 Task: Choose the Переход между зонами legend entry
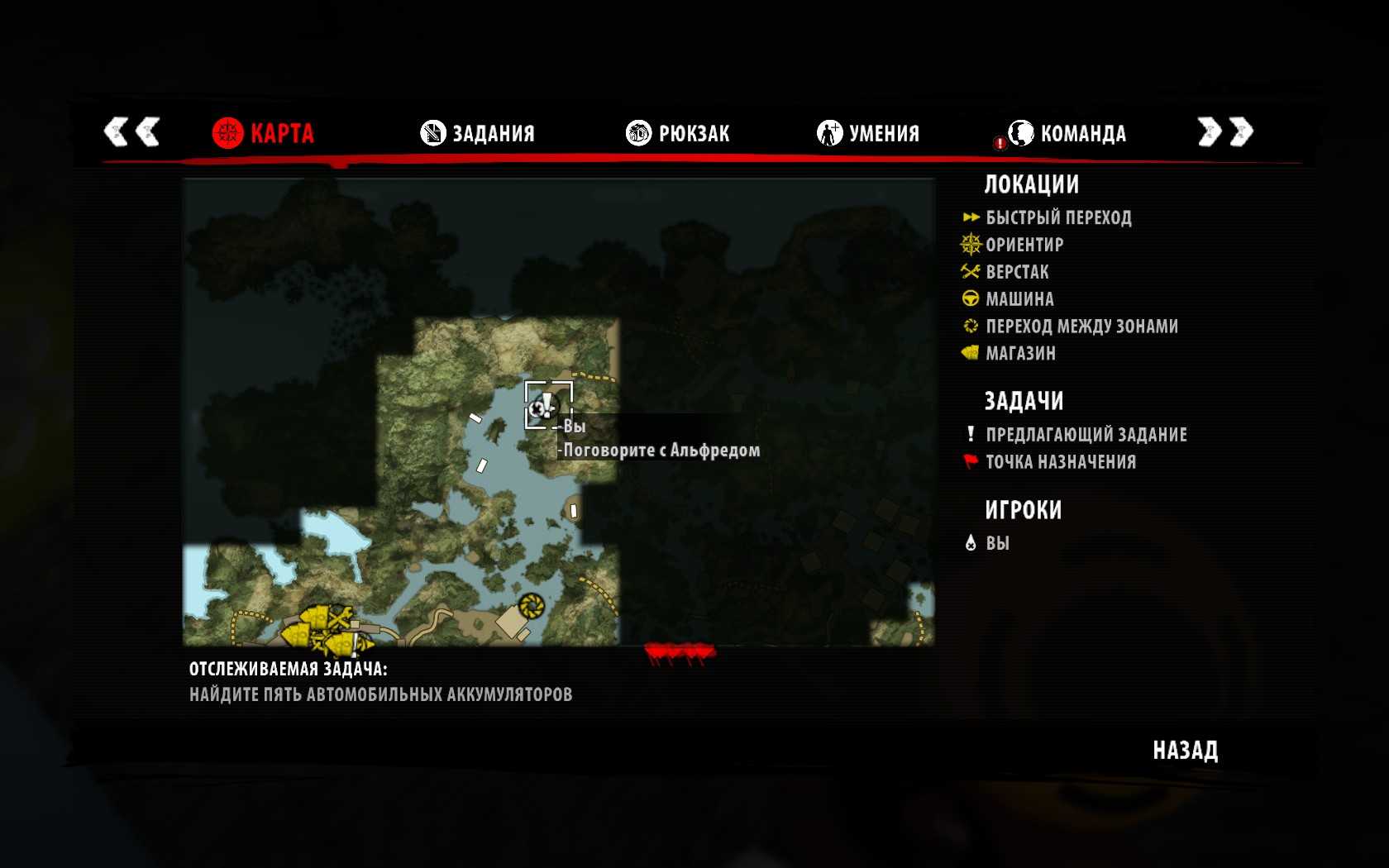click(x=1081, y=327)
